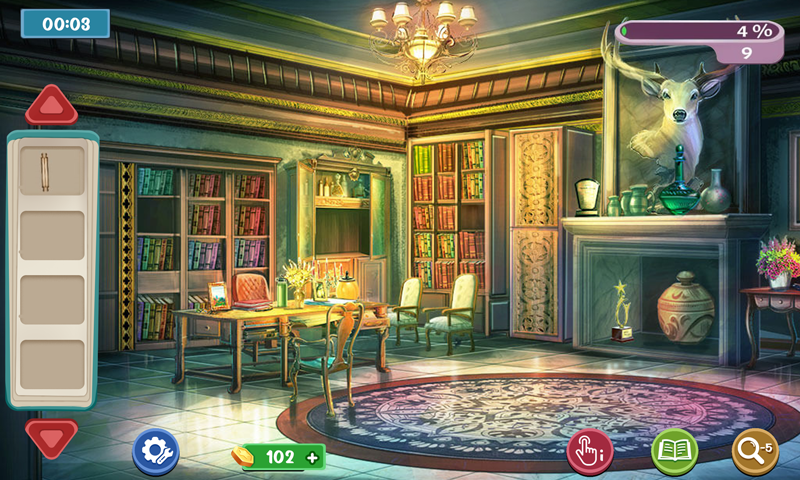Open the blue gear settings button
The width and height of the screenshot is (800, 480).
click(156, 452)
